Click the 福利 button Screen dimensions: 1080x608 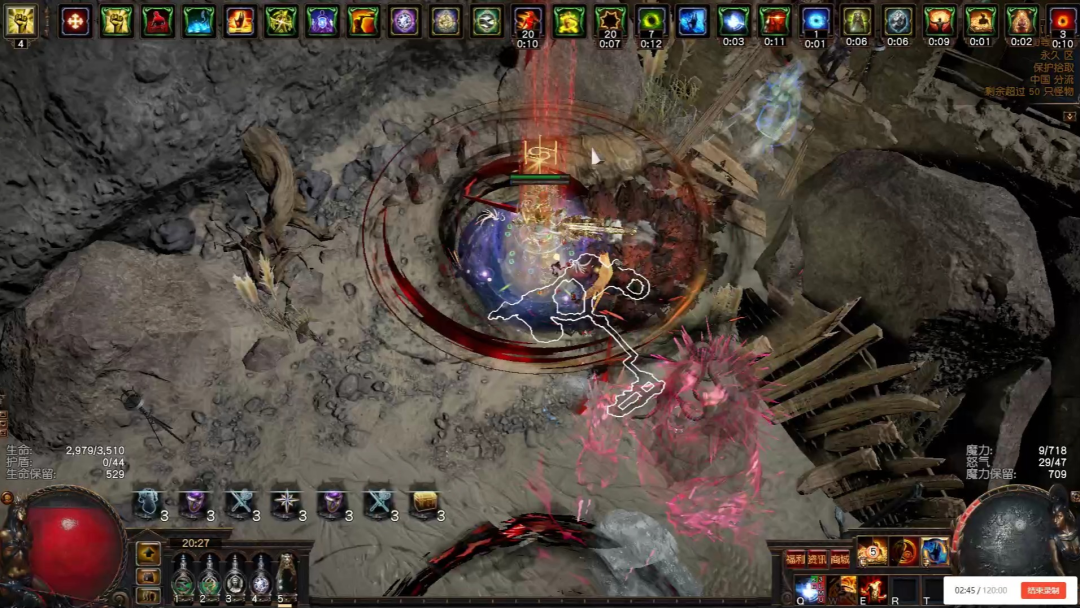[x=795, y=559]
